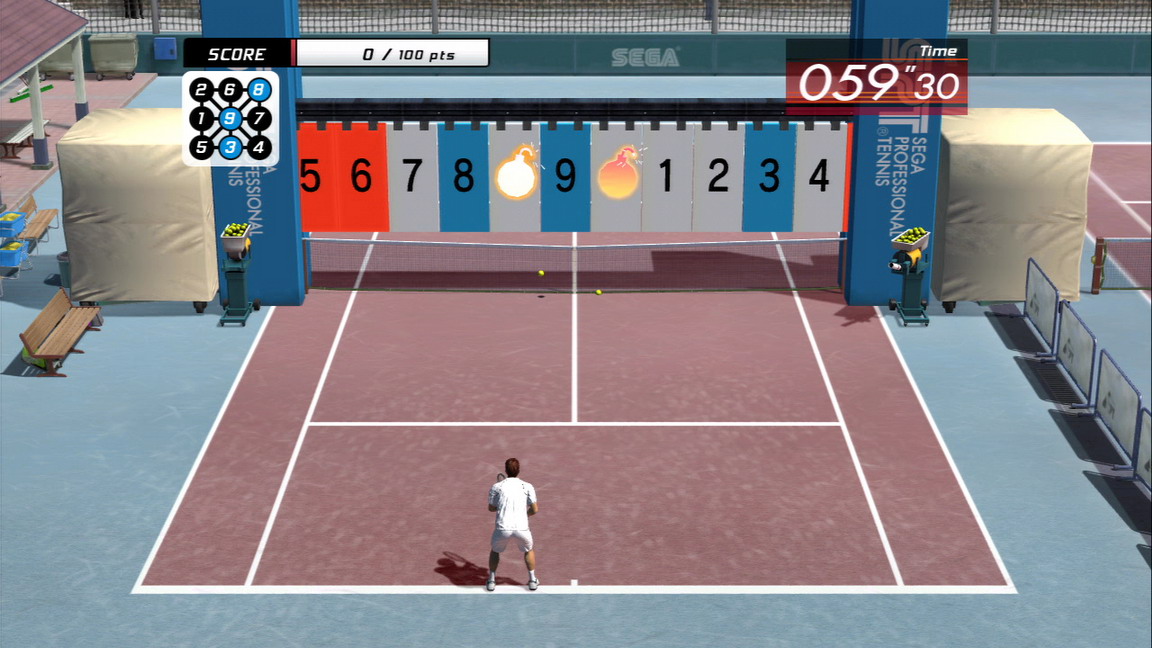This screenshot has height=648, width=1152.
Task: Click the blue 8 circle in the grid panel
Action: (259, 90)
